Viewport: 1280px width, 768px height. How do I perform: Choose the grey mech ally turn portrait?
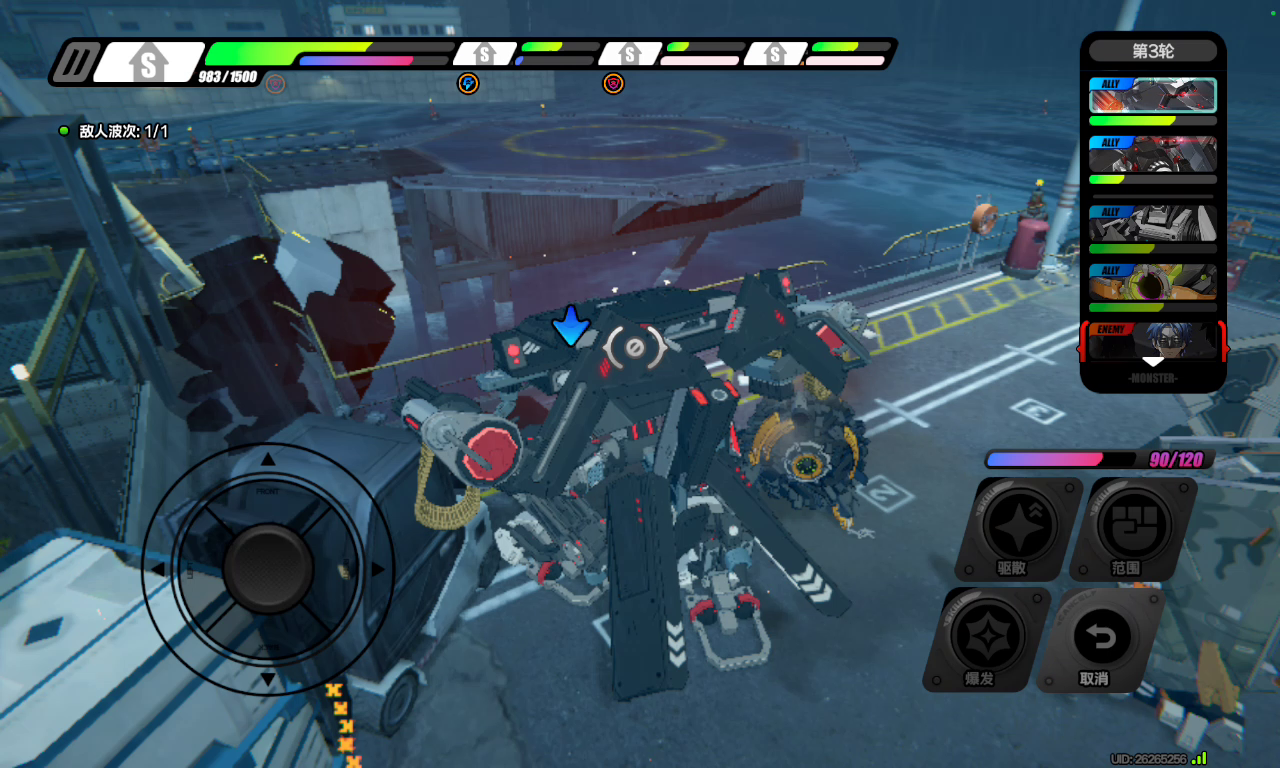point(1152,223)
